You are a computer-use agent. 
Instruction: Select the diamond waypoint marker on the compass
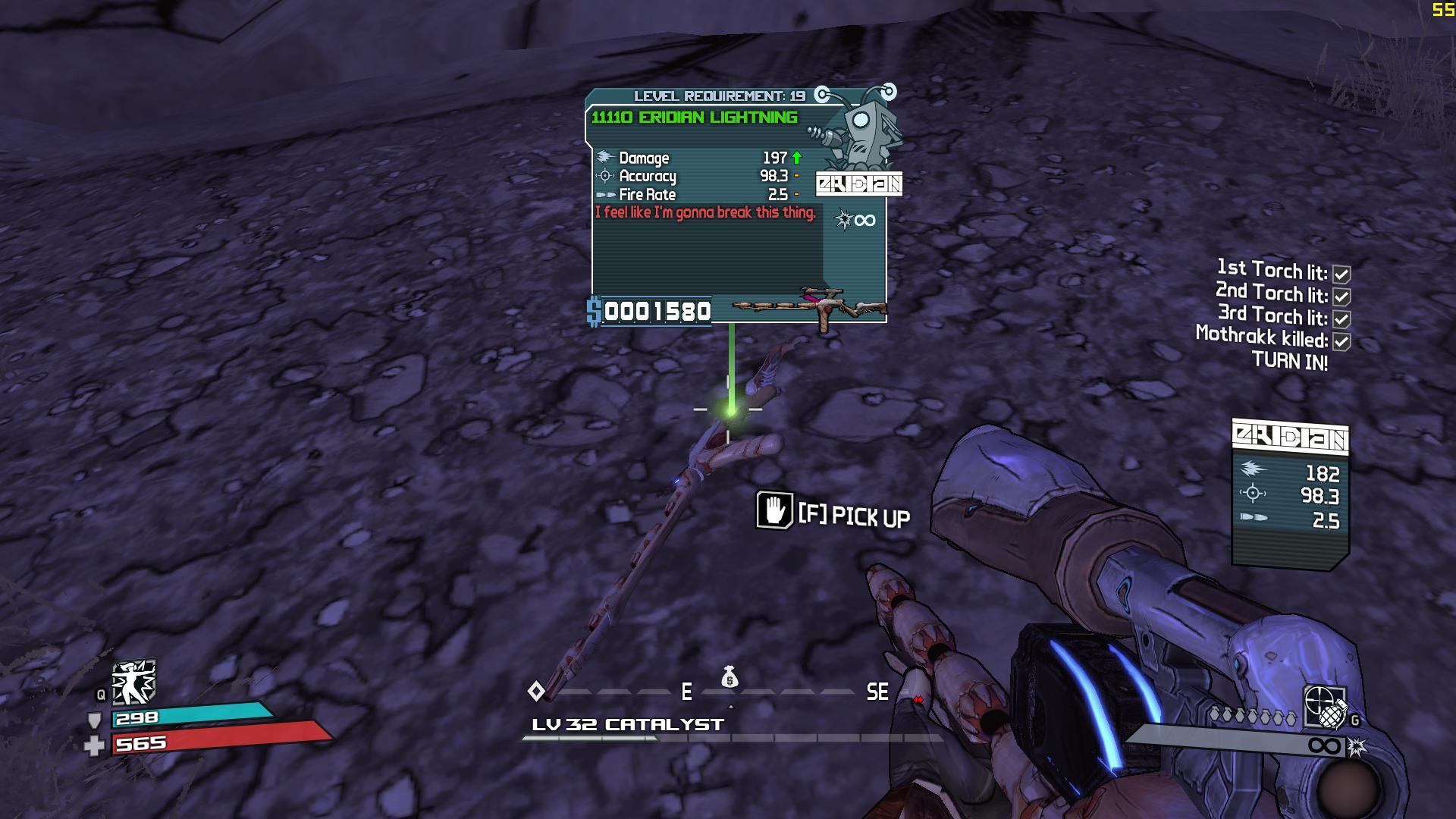coord(536,692)
